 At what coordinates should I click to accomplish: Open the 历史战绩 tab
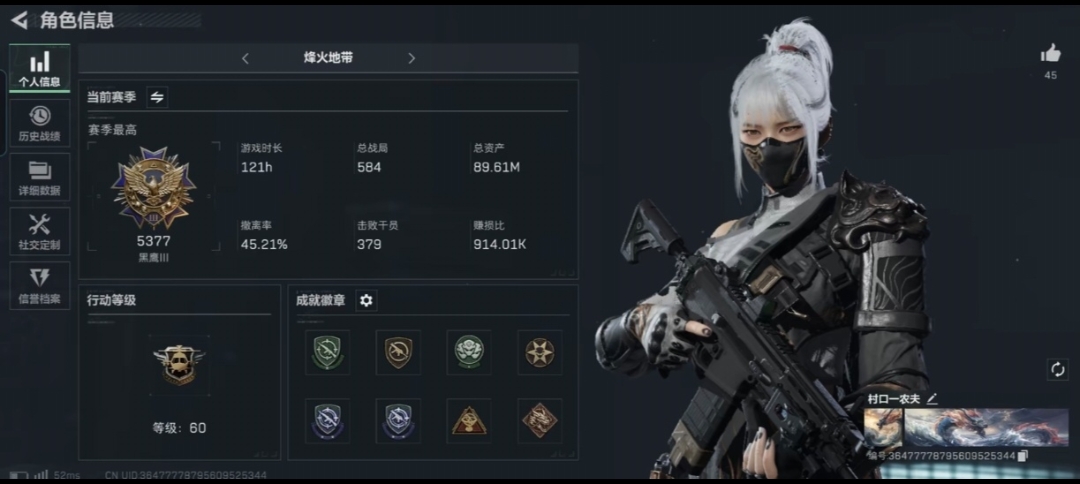tap(40, 122)
